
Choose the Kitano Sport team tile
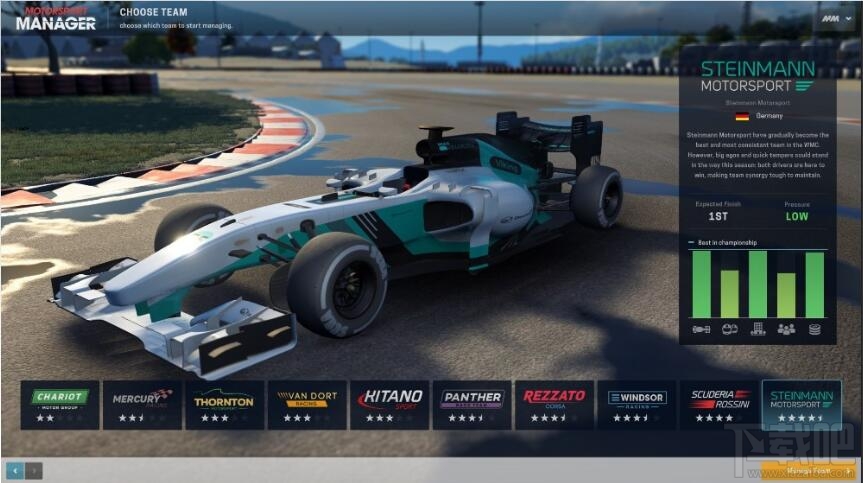coord(389,404)
